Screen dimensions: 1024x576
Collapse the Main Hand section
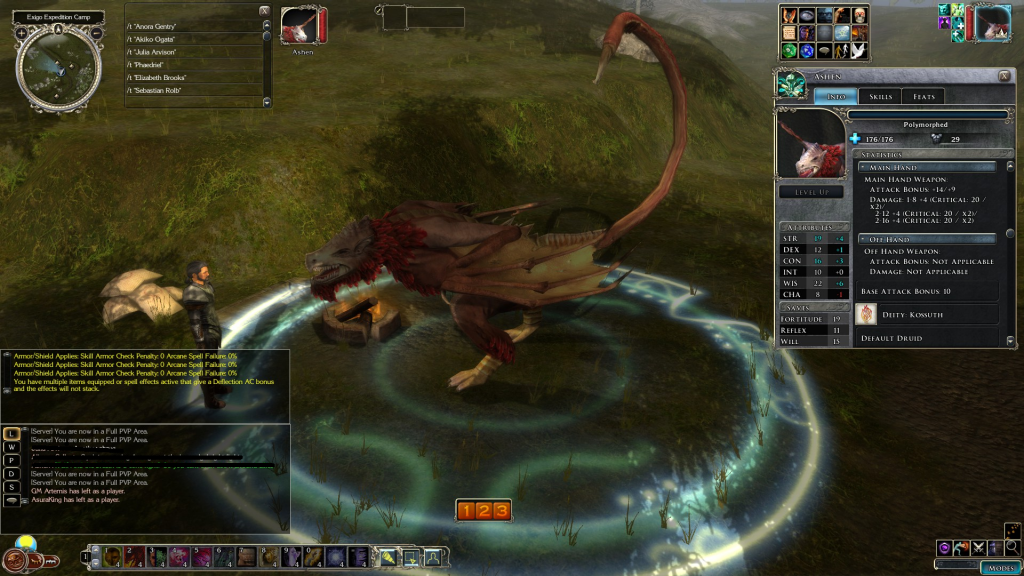click(863, 167)
